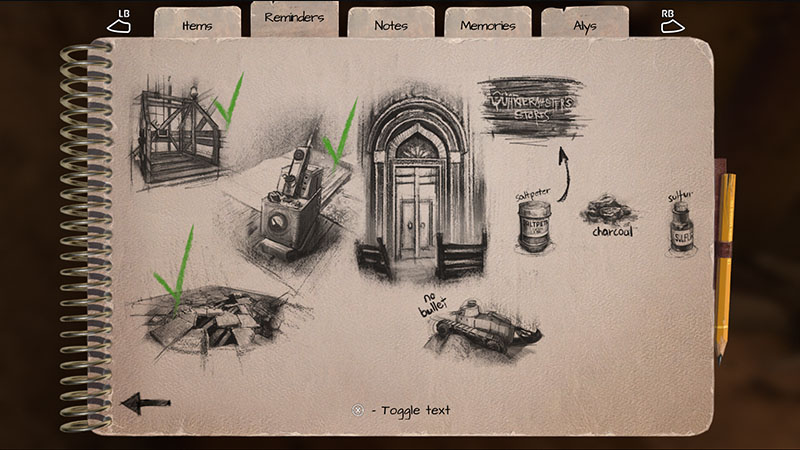The height and width of the screenshot is (450, 800).
Task: Select the checked scaffold lift sketch
Action: pos(185,135)
